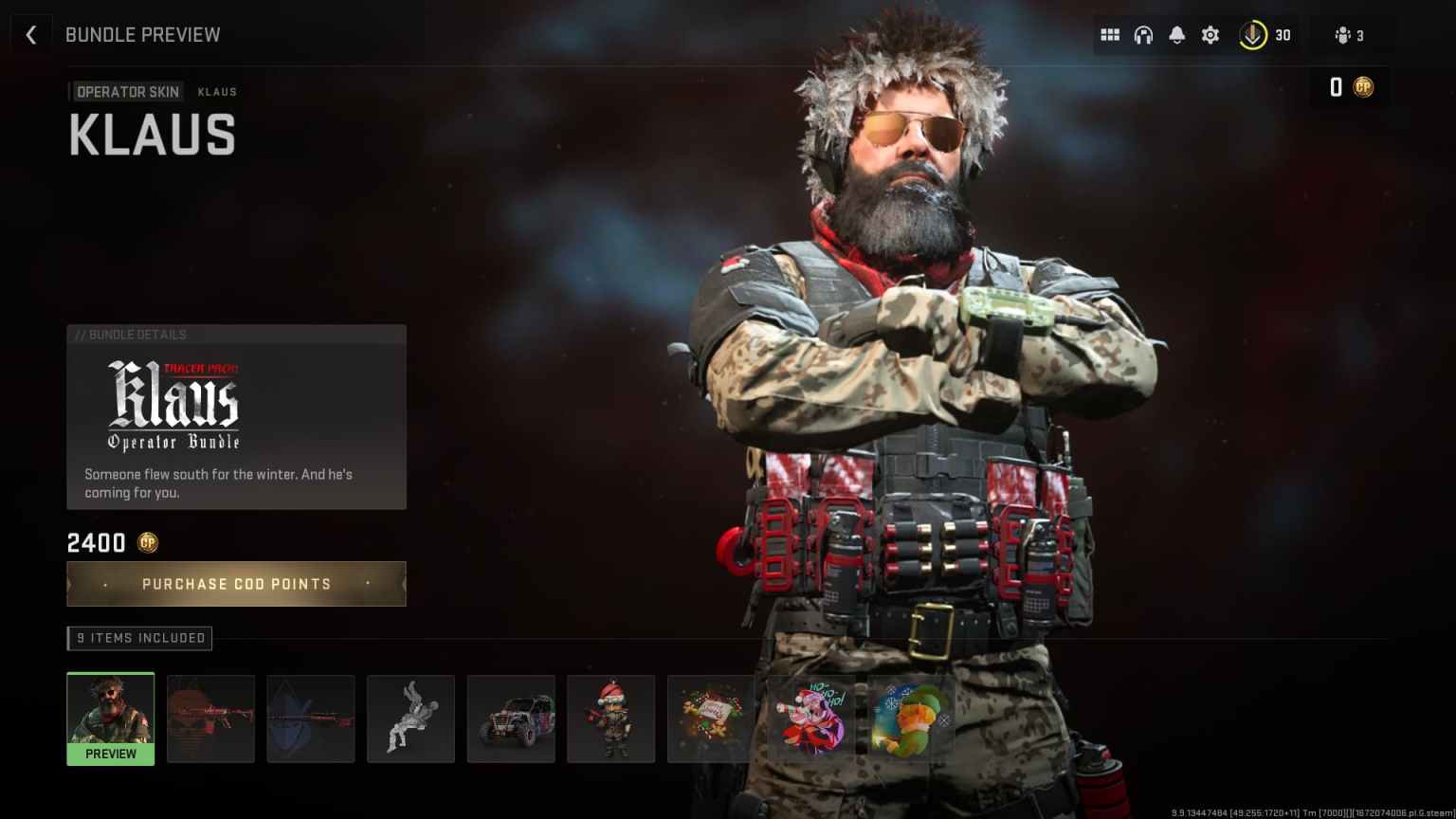This screenshot has width=1456, height=819.
Task: Go back from Bundle Preview
Action: pyautogui.click(x=31, y=35)
